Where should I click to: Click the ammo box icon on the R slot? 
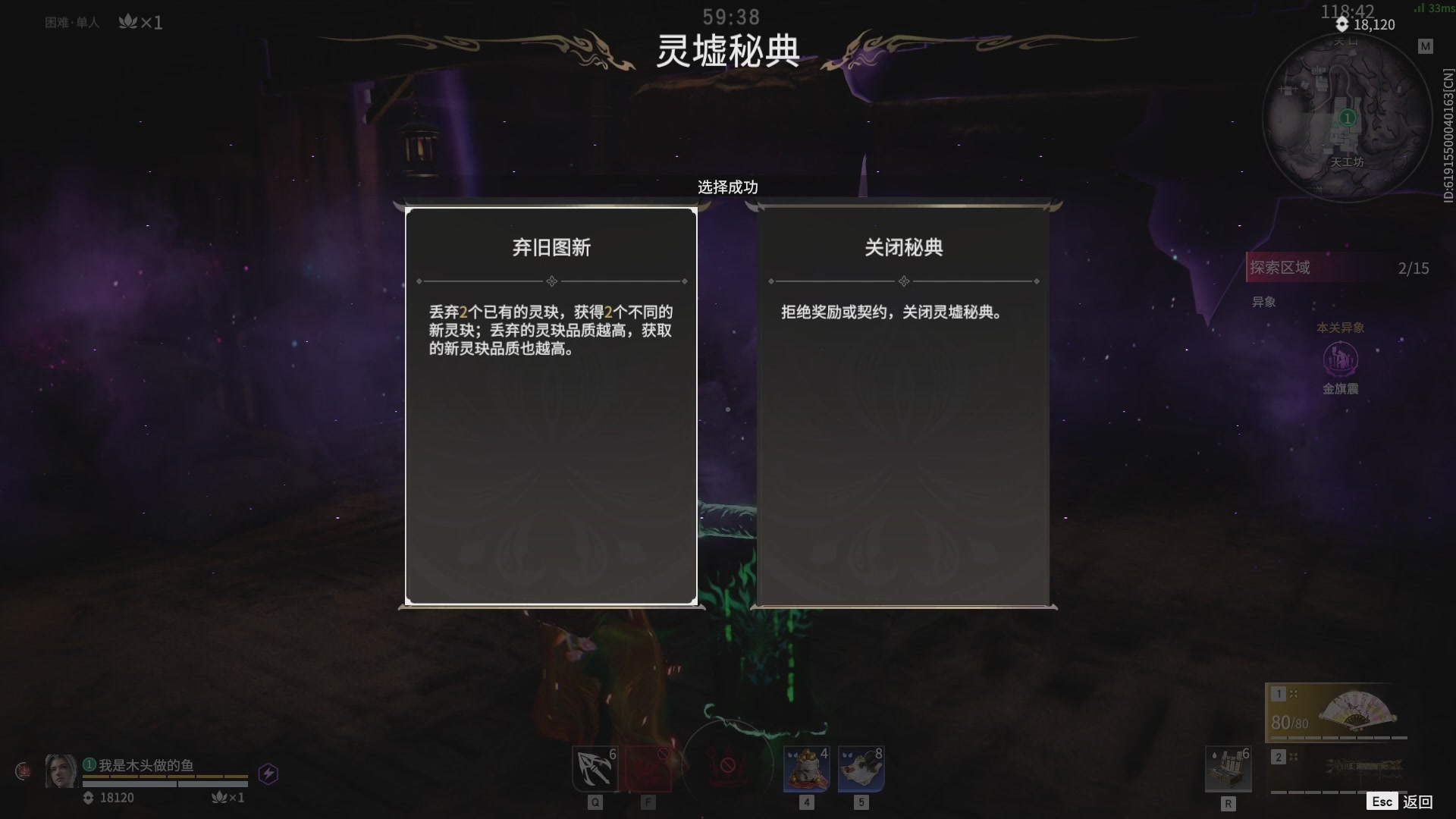[1230, 768]
